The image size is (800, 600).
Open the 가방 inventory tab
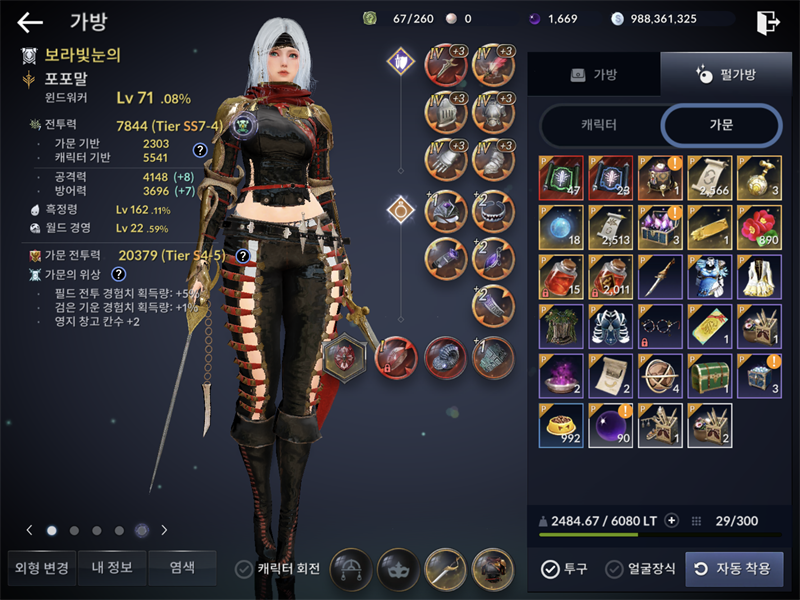click(x=594, y=75)
